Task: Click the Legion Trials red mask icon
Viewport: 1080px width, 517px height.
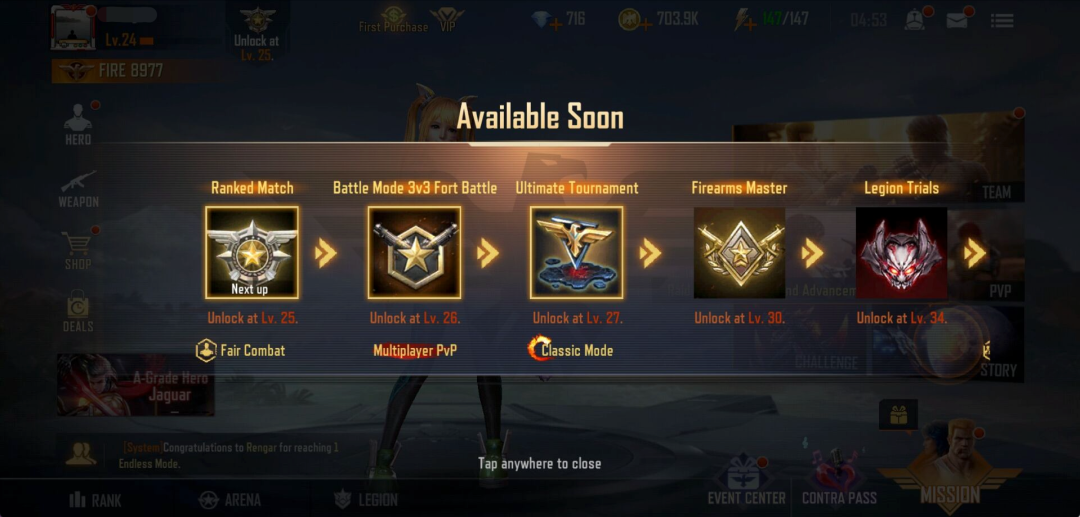Action: [902, 252]
